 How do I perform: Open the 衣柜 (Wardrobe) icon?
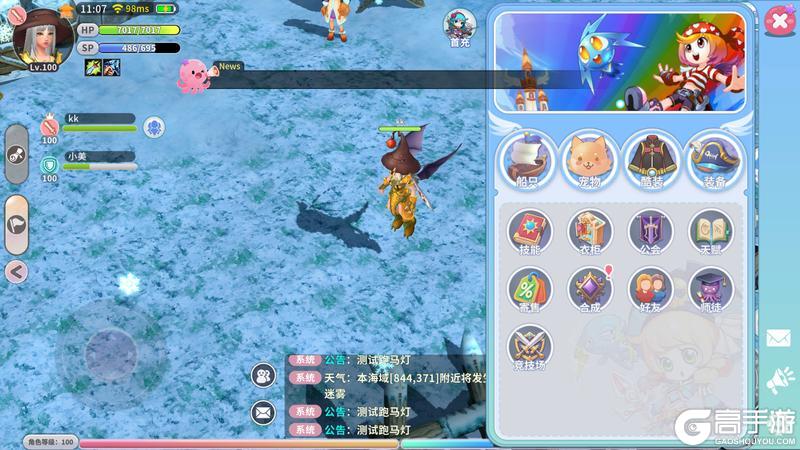click(590, 232)
